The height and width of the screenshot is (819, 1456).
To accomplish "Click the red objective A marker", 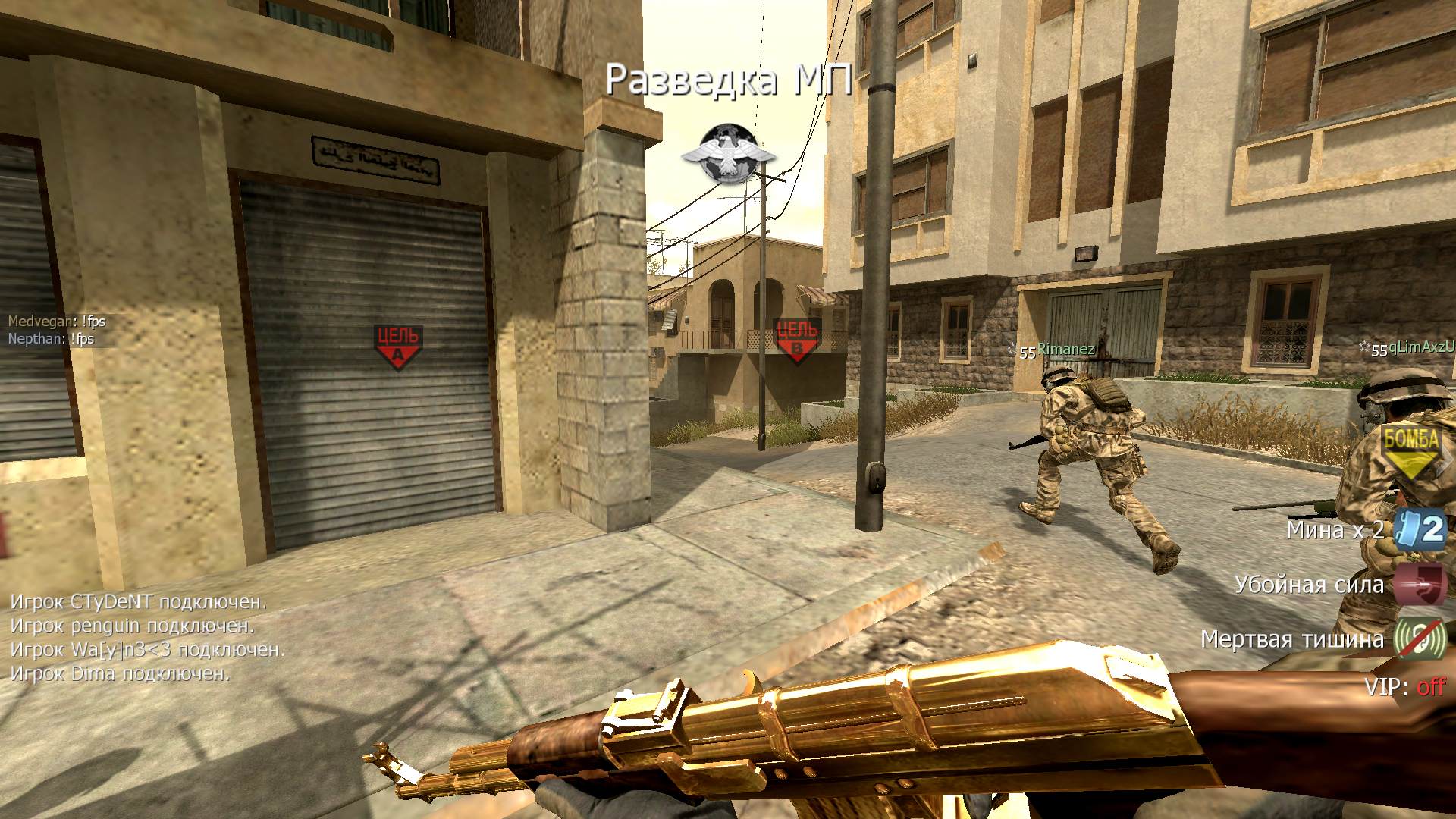I will (x=397, y=346).
